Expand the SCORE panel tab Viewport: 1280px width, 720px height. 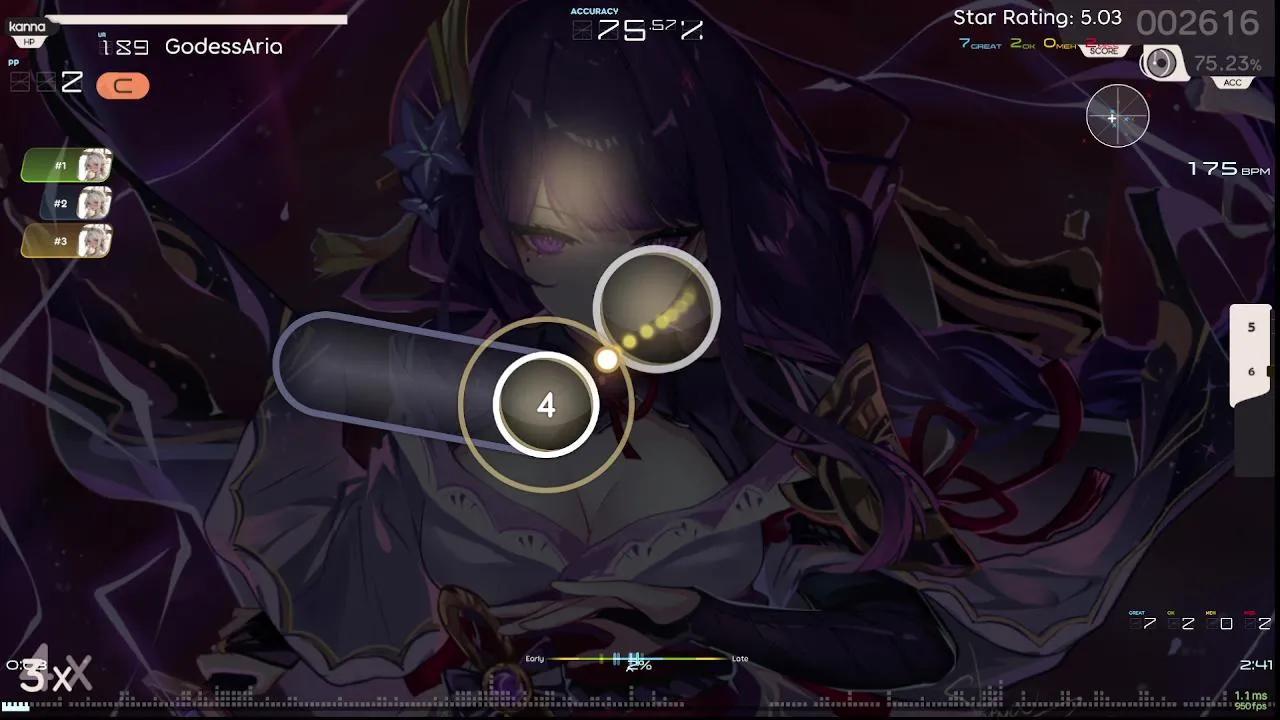pos(1103,51)
